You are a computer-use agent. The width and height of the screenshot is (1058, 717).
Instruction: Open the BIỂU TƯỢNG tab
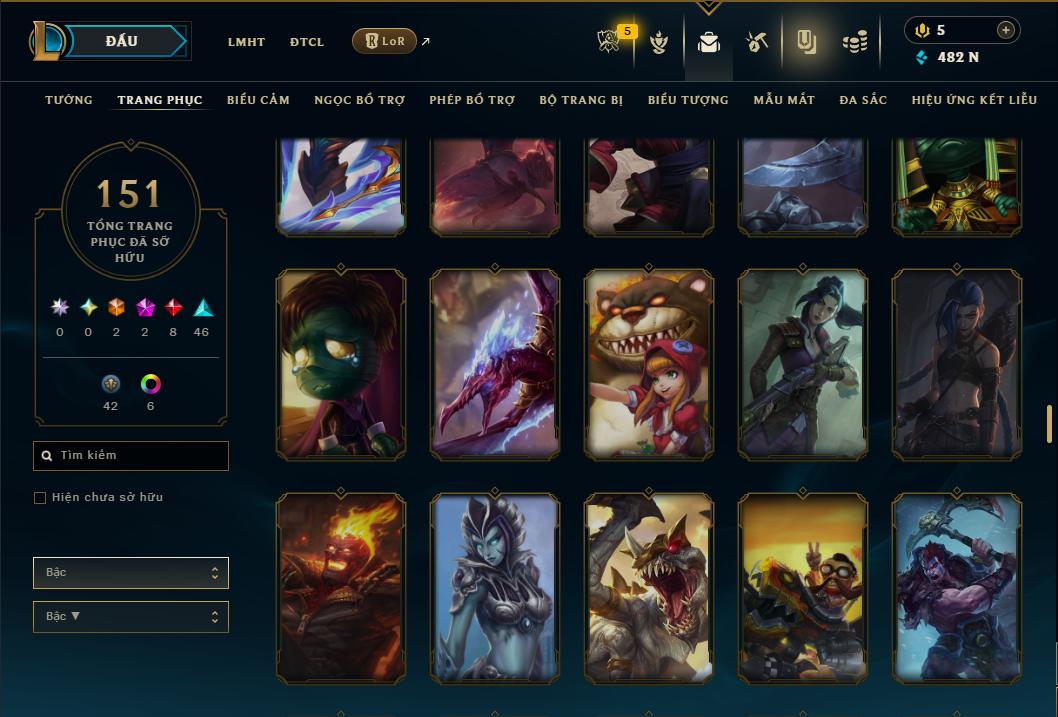pos(688,100)
